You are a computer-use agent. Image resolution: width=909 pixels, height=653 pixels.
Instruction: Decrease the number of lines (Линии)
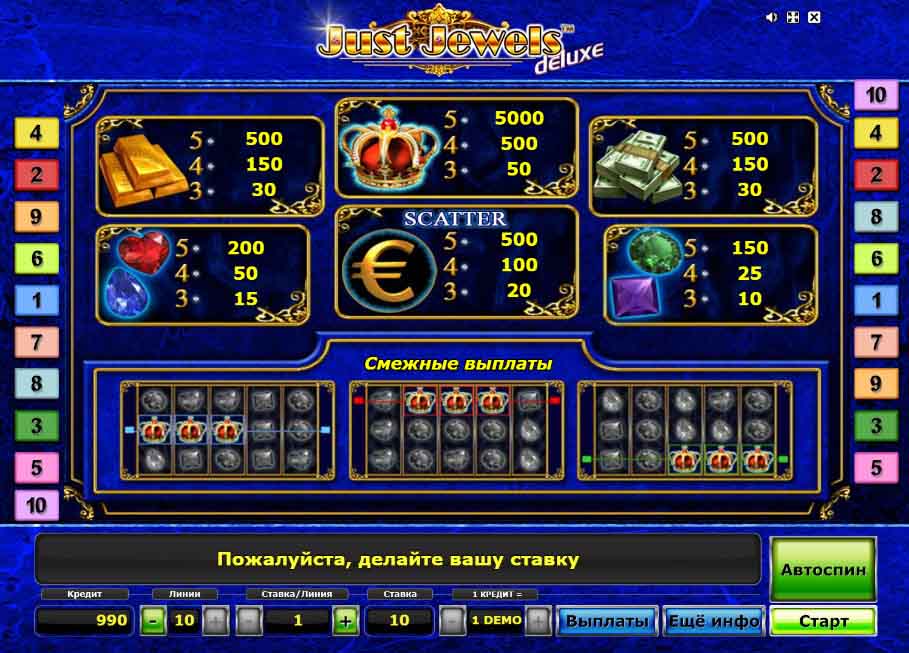153,621
